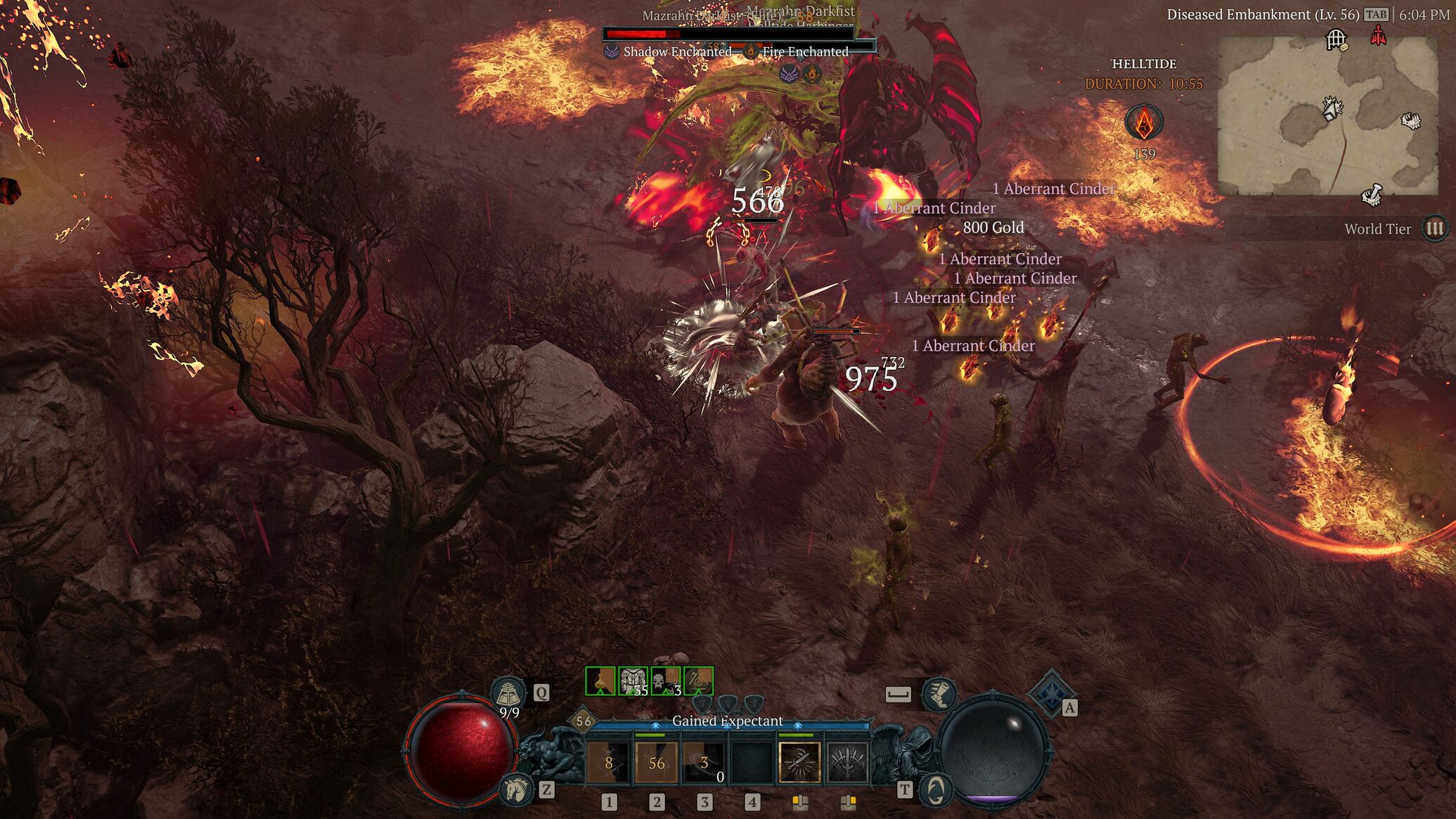This screenshot has height=819, width=1456.
Task: Select the fanned blades skill slot
Action: point(847,763)
